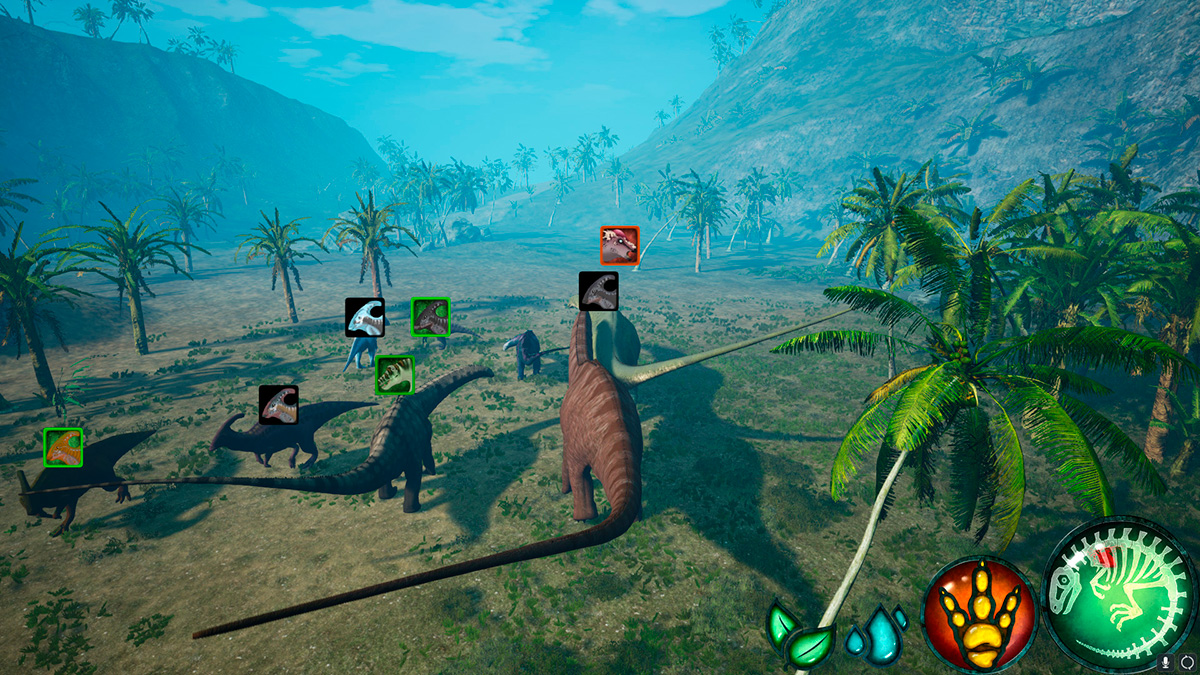Screen dimensions: 1200x675
Task: Select the pale blue crested dinosaur marker
Action: [365, 317]
